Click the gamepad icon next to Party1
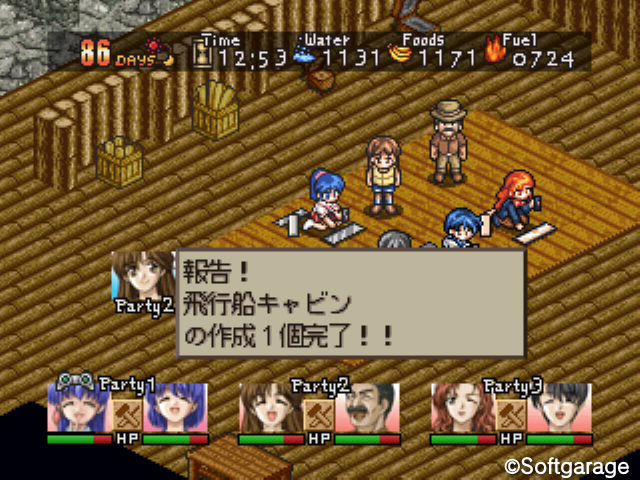 coord(73,382)
